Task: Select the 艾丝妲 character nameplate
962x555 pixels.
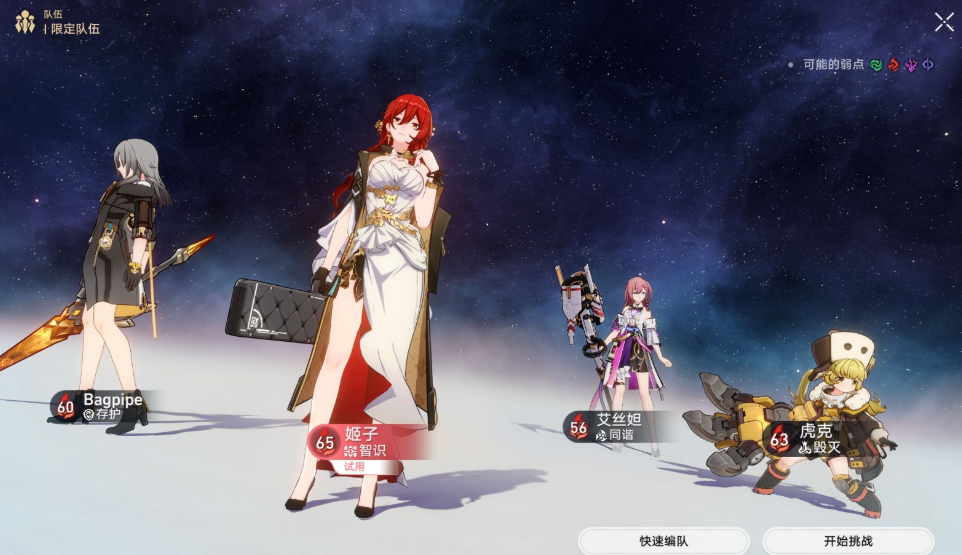Action: pos(611,427)
